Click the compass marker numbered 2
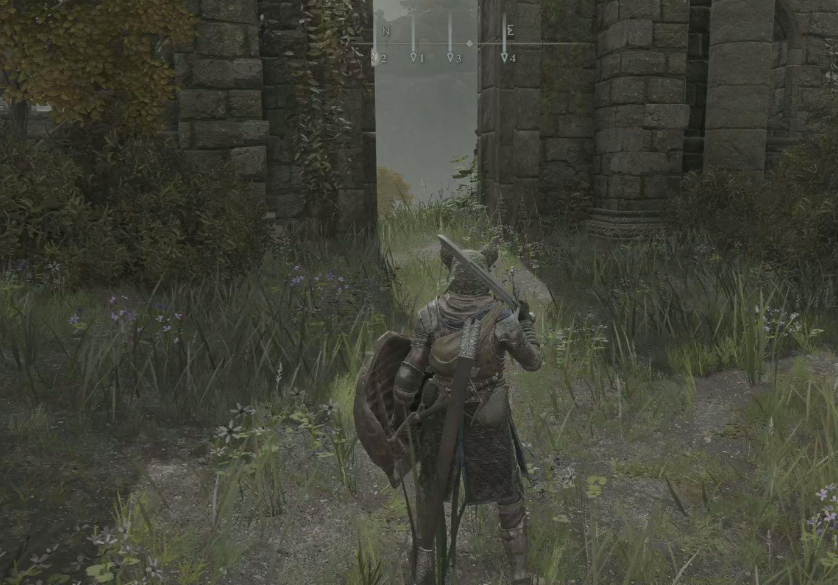This screenshot has width=838, height=585. coord(377,57)
